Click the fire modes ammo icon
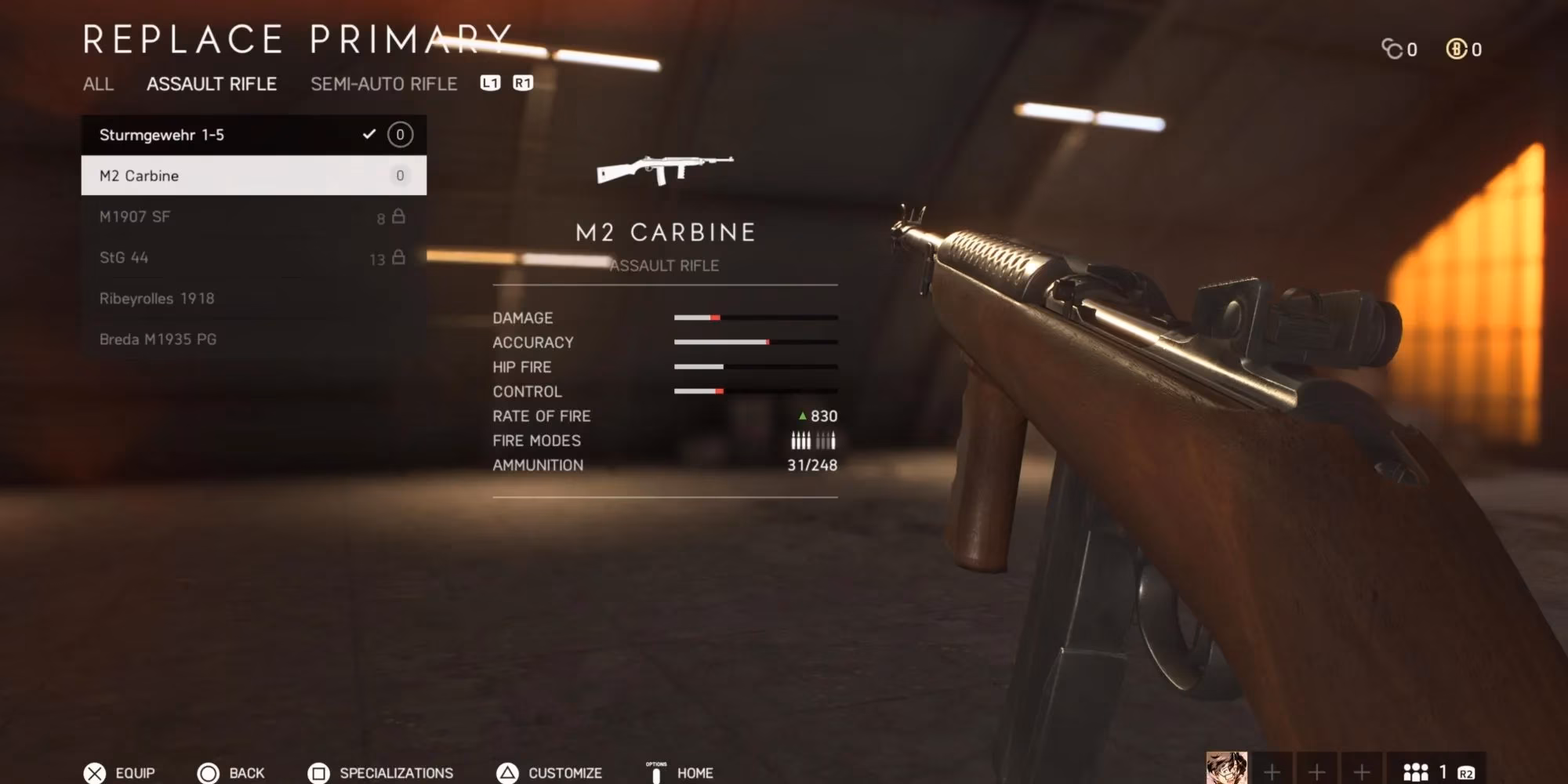1568x784 pixels. pos(813,440)
